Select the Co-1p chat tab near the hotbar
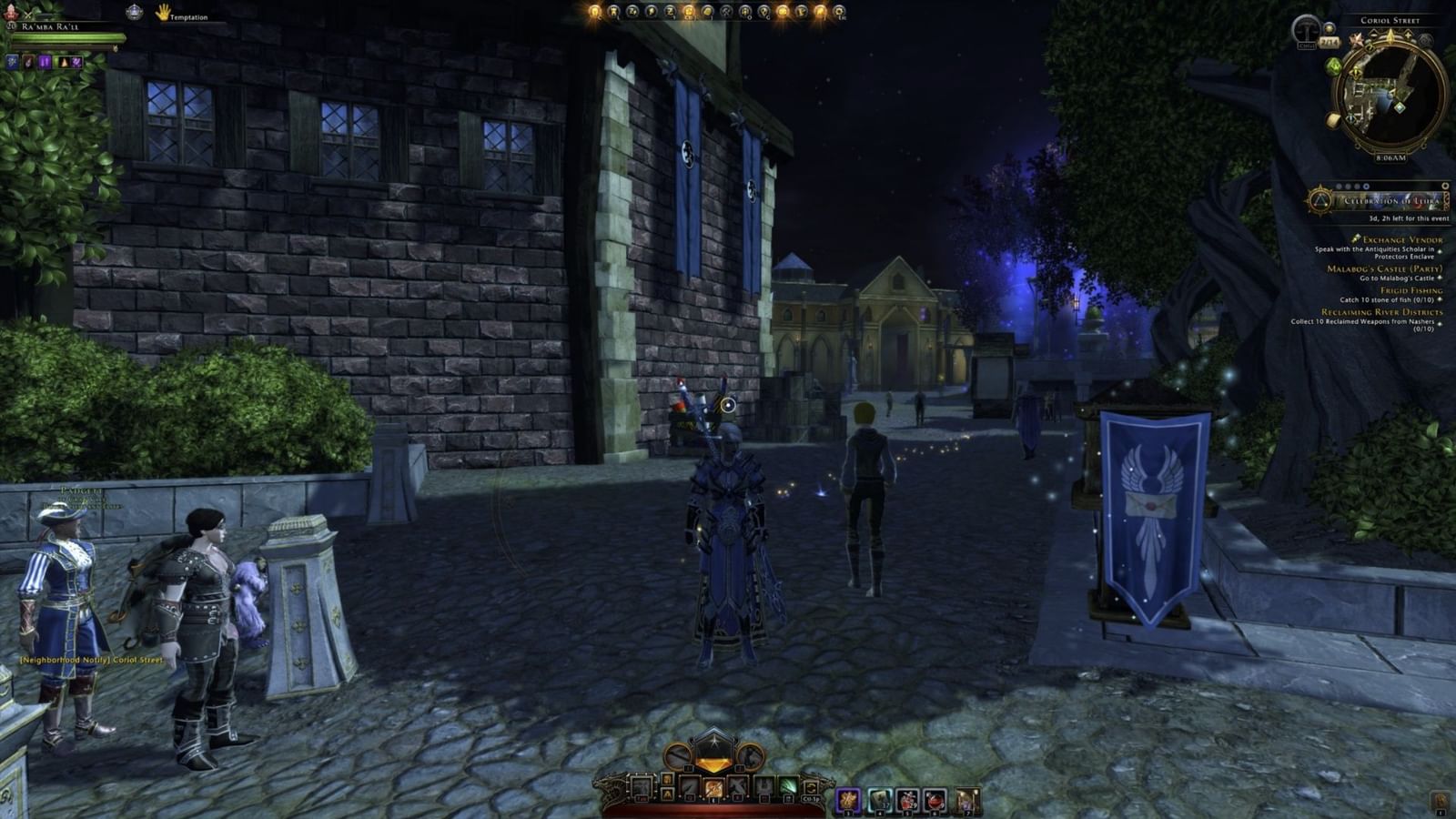This screenshot has width=1456, height=819. pos(813,799)
